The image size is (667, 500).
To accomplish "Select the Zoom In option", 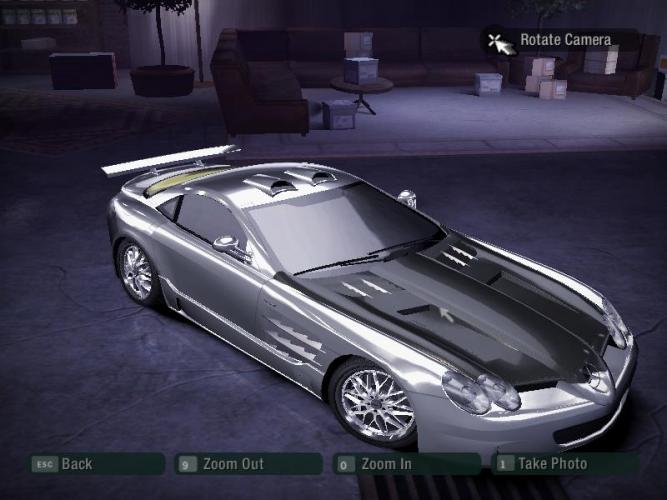I will click(388, 464).
